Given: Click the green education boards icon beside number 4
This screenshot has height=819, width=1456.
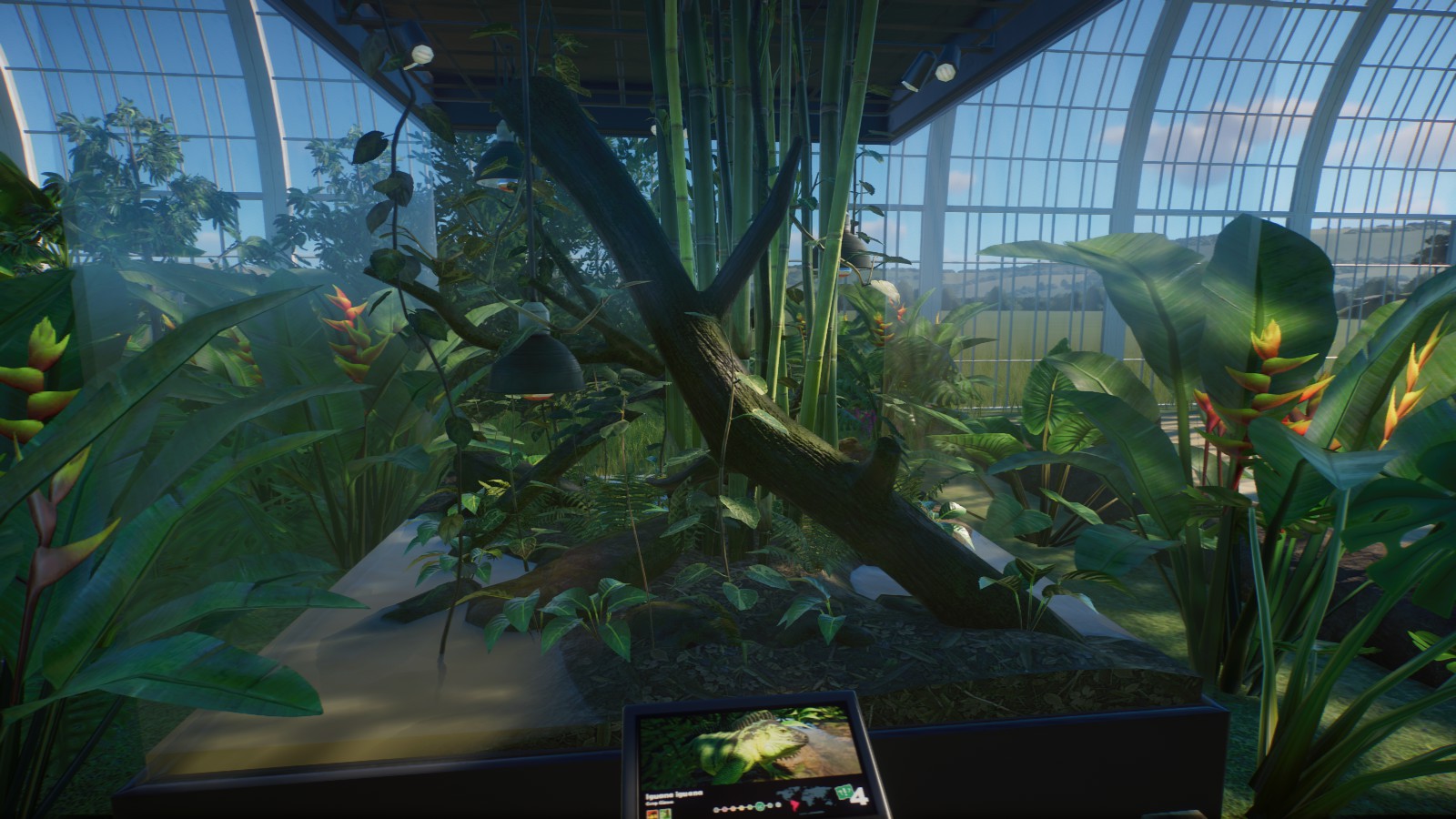Looking at the screenshot, I should click(x=844, y=794).
